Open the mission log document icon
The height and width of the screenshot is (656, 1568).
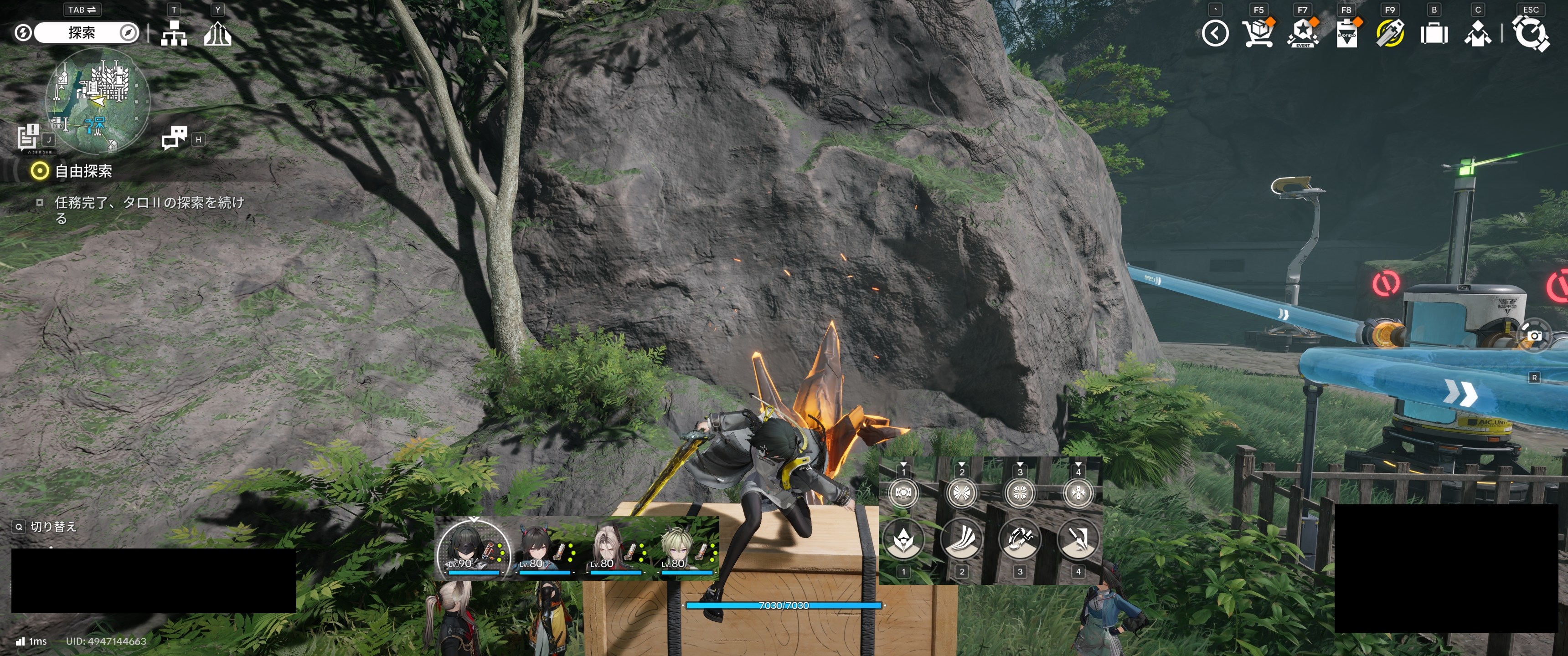click(x=29, y=136)
